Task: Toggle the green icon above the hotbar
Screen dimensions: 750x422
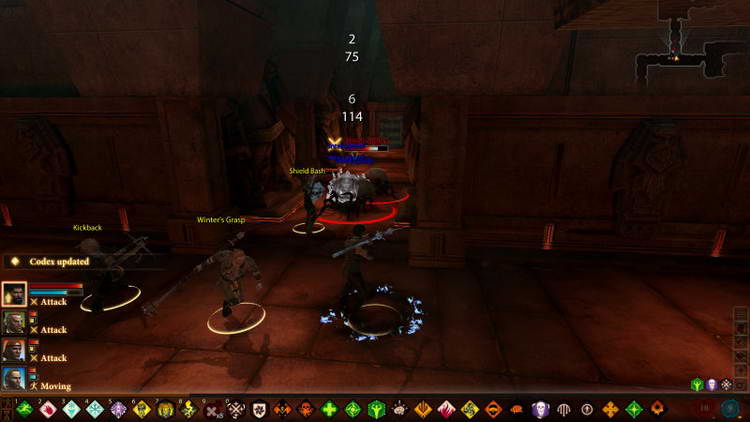Action: coord(697,384)
